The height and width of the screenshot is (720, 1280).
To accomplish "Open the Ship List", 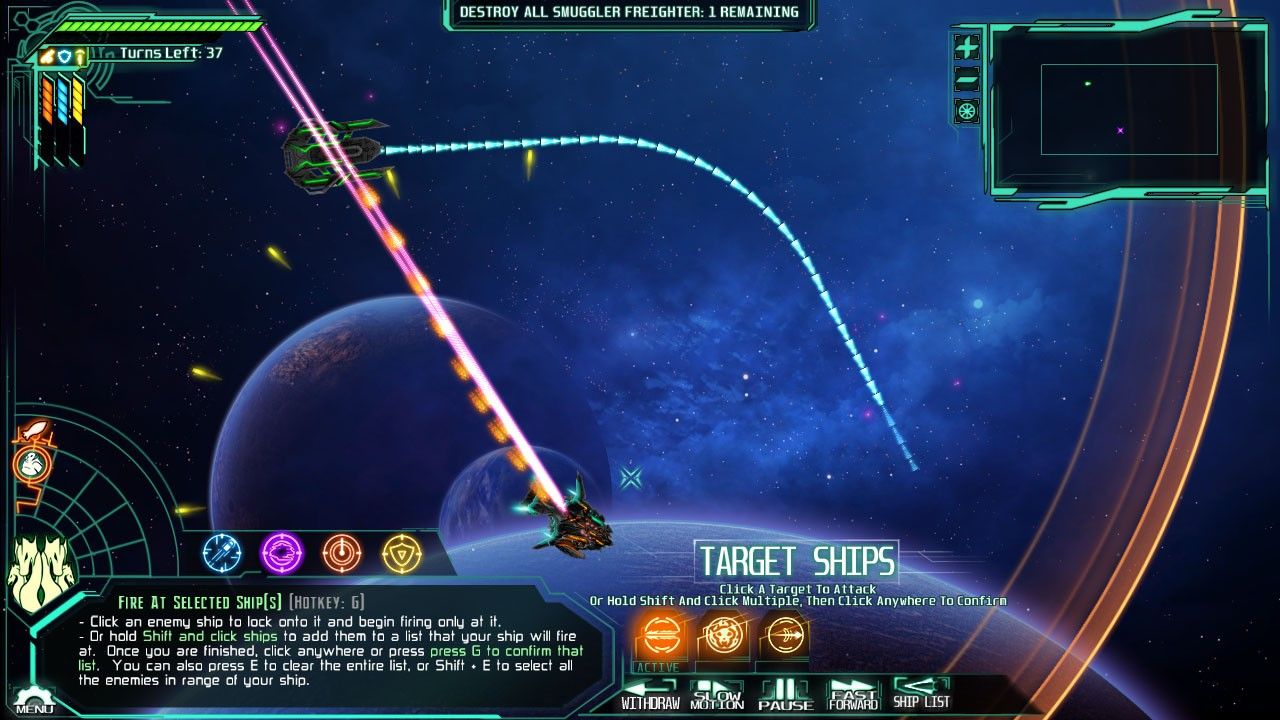I will pos(921,694).
